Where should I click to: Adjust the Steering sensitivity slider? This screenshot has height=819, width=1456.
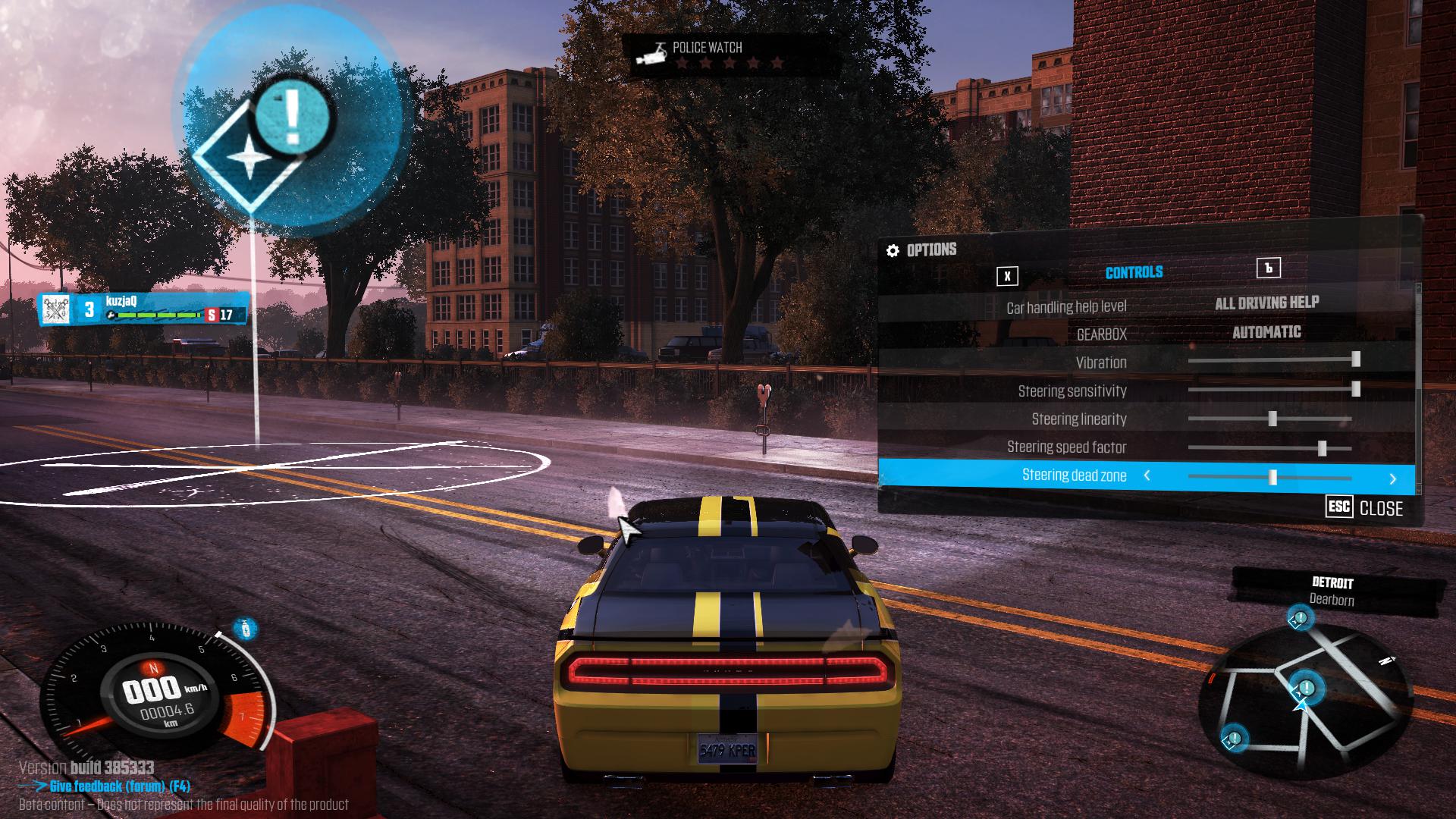coord(1355,389)
